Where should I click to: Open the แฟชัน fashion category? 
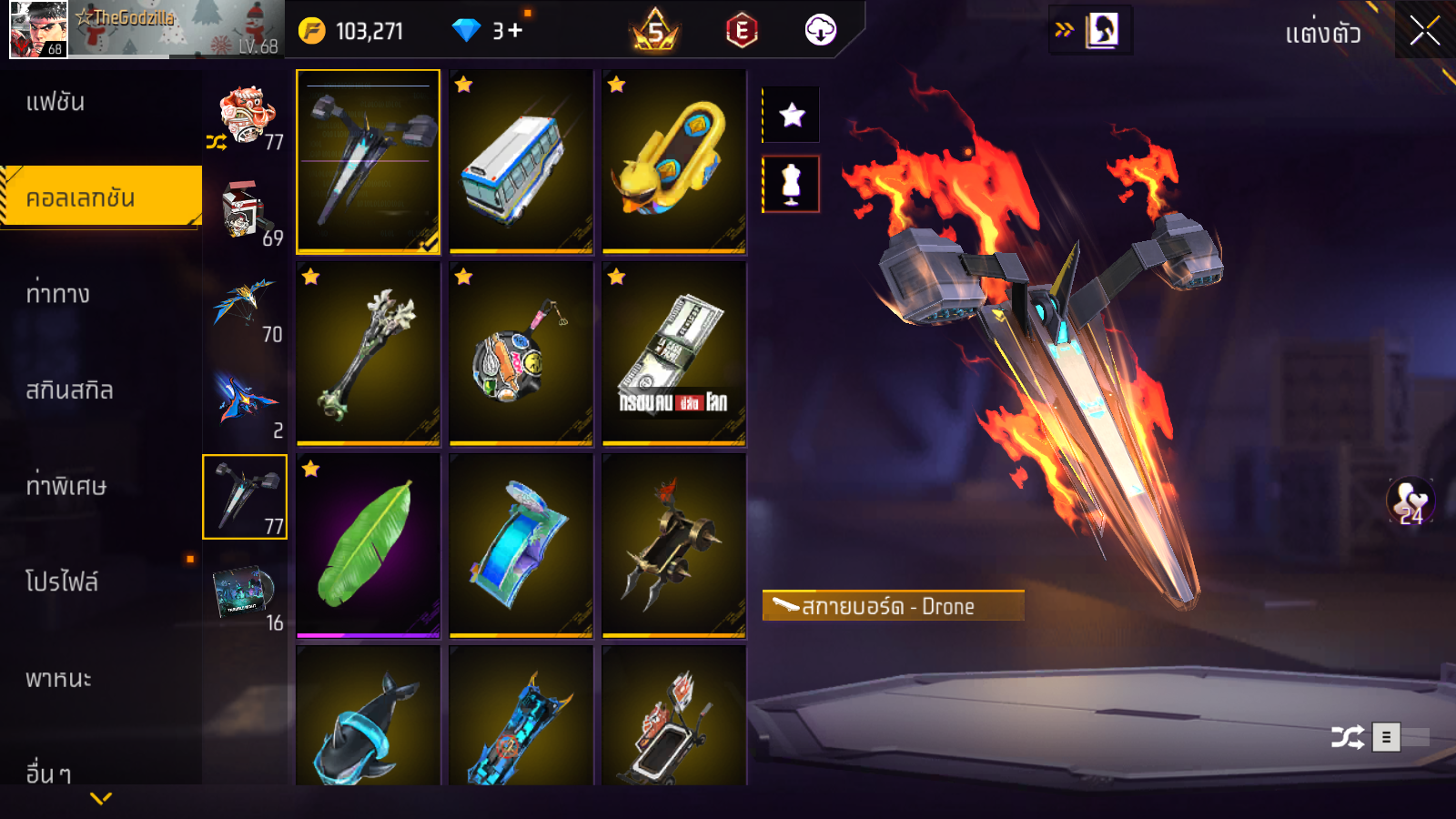click(56, 102)
